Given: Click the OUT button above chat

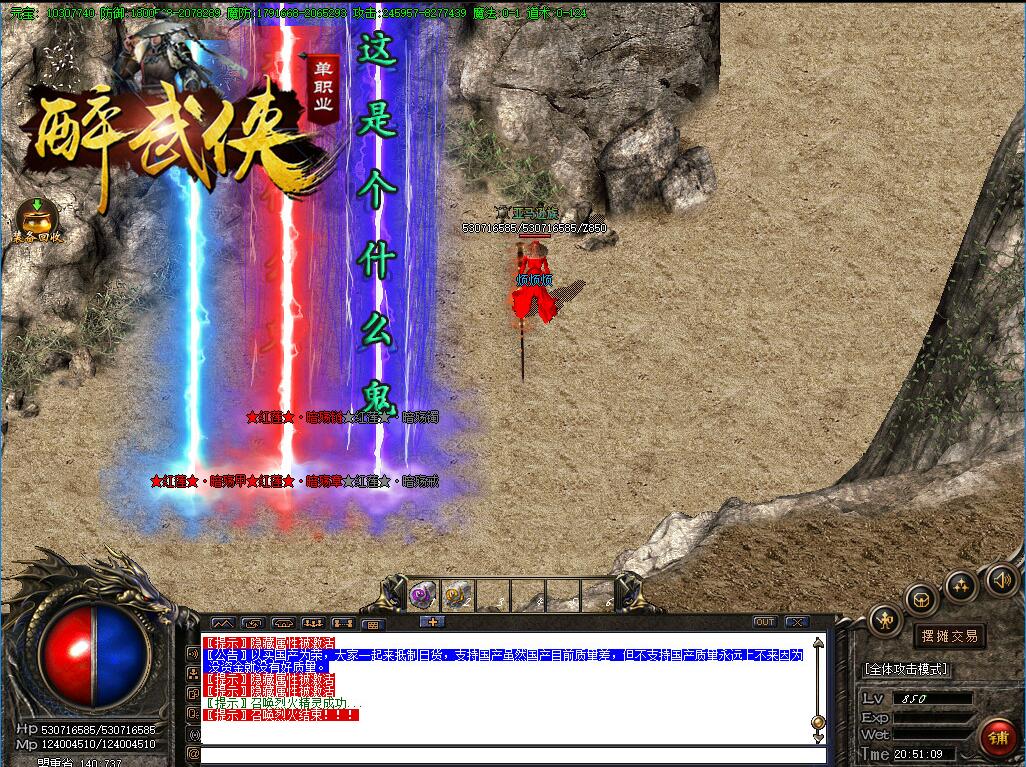Looking at the screenshot, I should (764, 622).
